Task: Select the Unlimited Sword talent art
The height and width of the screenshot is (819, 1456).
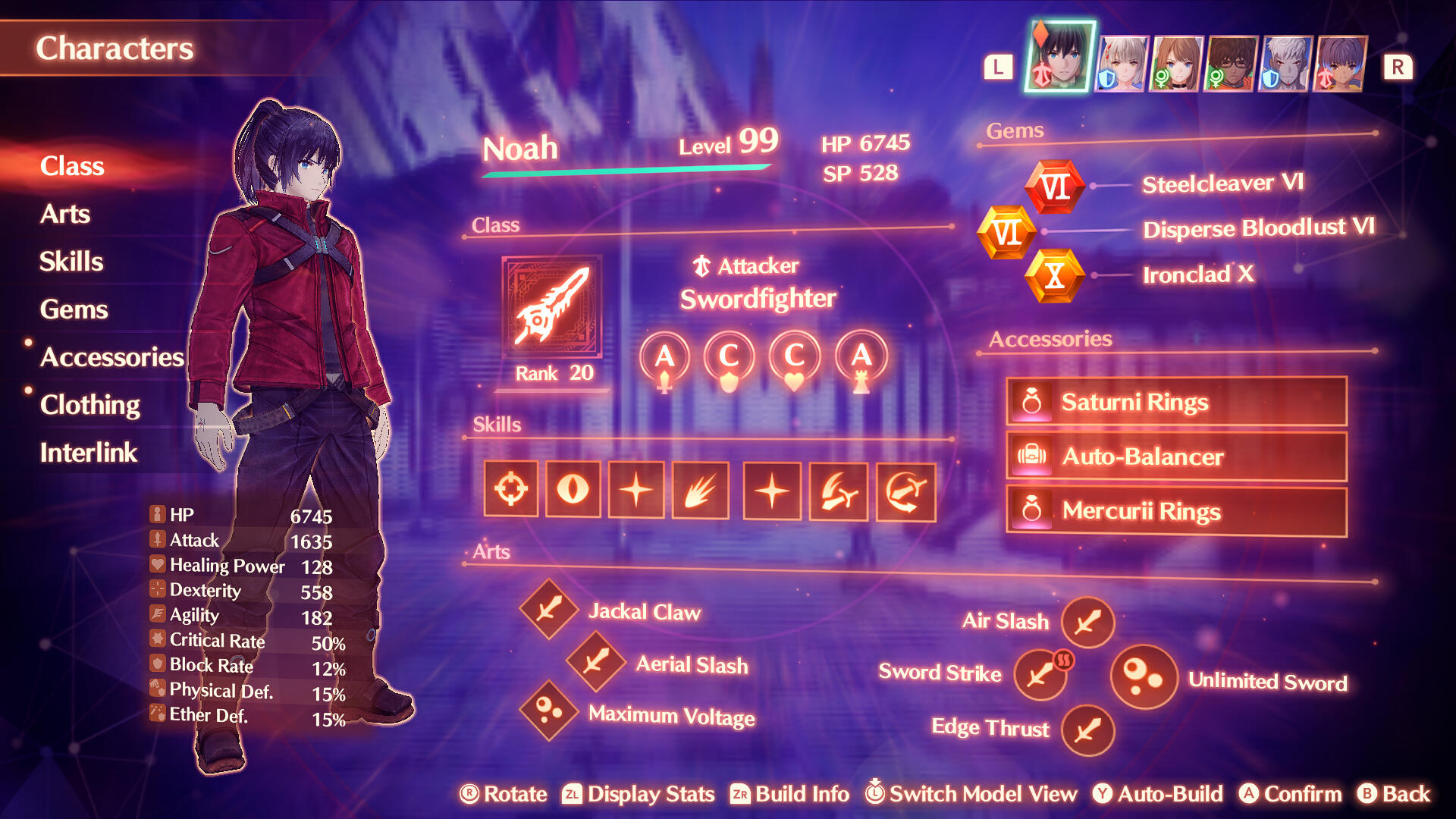Action: point(1143,677)
